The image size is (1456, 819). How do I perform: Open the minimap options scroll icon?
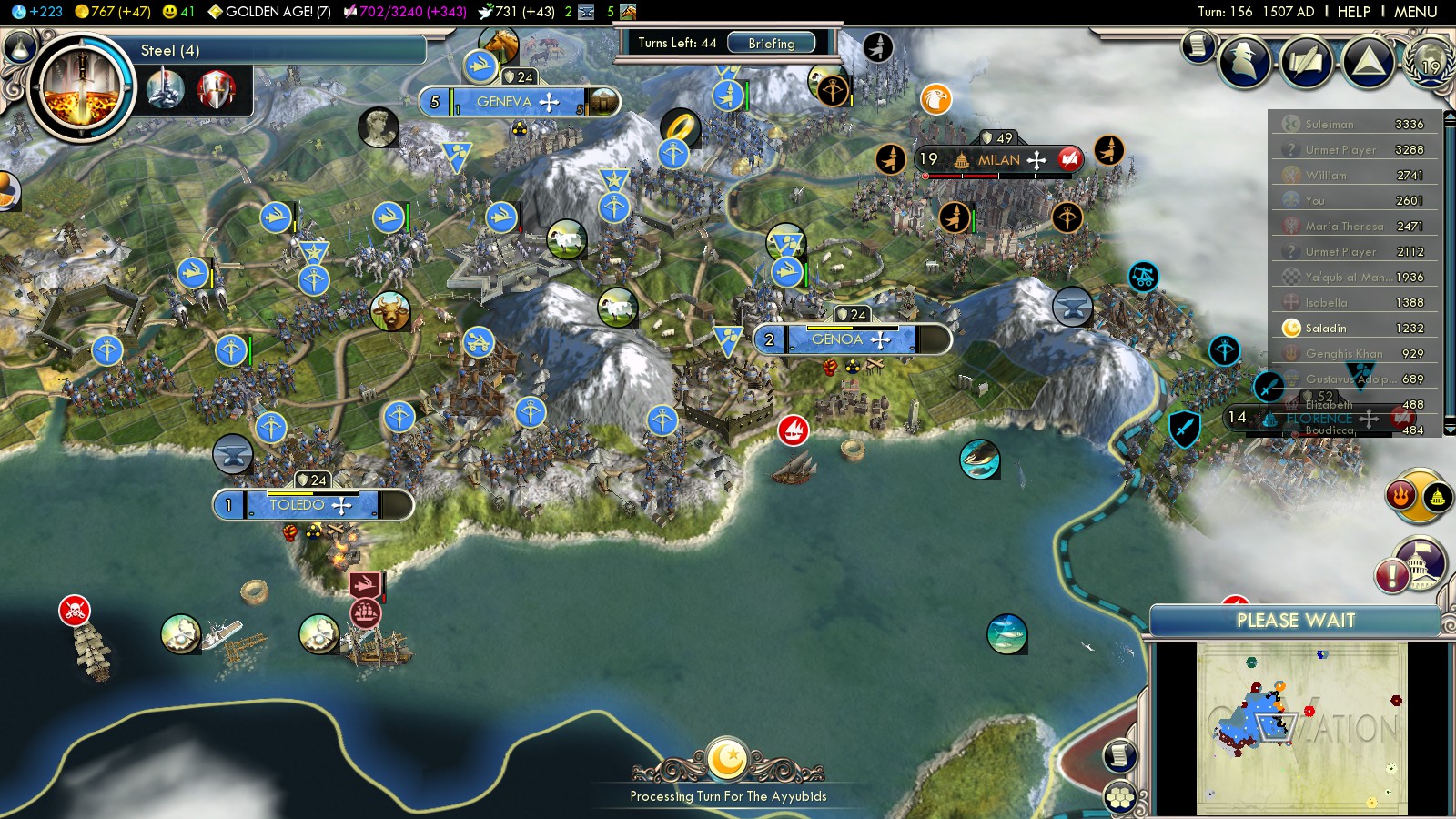tap(1120, 754)
